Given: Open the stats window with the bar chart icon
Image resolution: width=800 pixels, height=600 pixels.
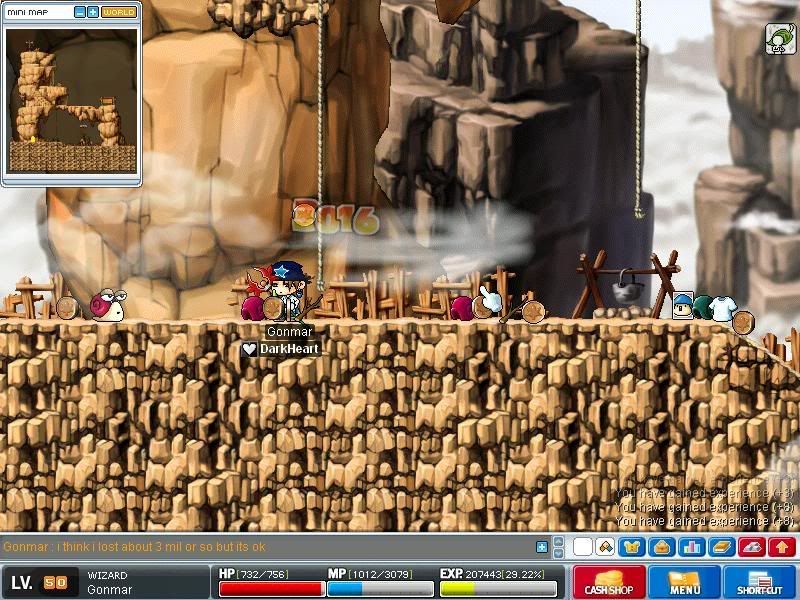Looking at the screenshot, I should (x=691, y=547).
